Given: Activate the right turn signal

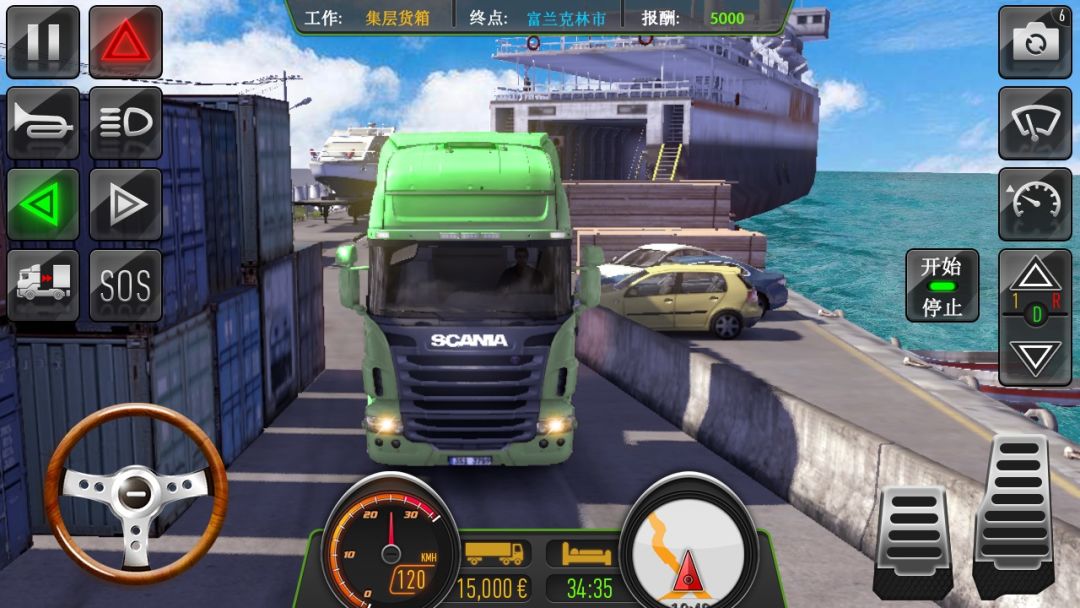Looking at the screenshot, I should 125,204.
